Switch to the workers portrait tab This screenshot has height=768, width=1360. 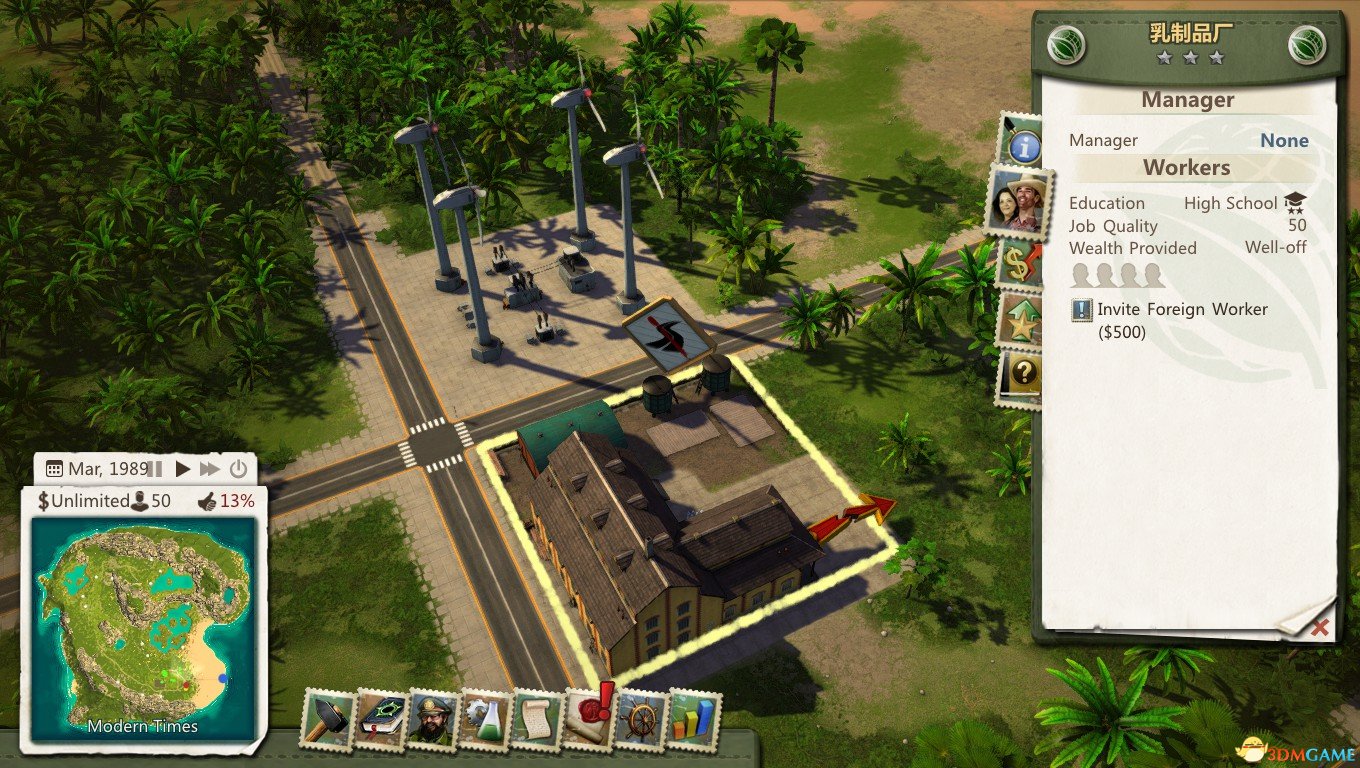coord(1020,204)
